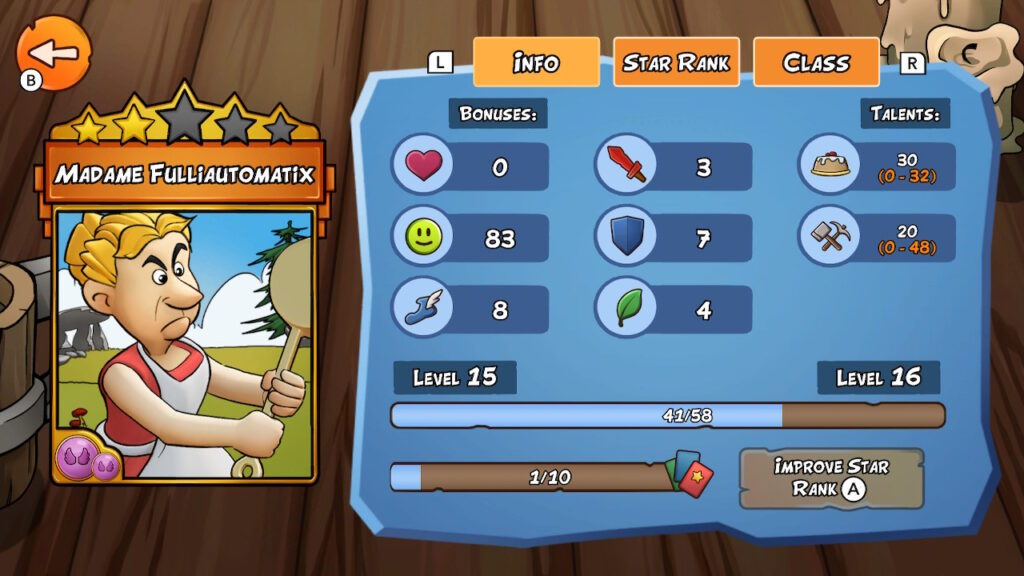Viewport: 1024px width, 576px height.
Task: Go back with the orange arrow button
Action: [x=54, y=53]
